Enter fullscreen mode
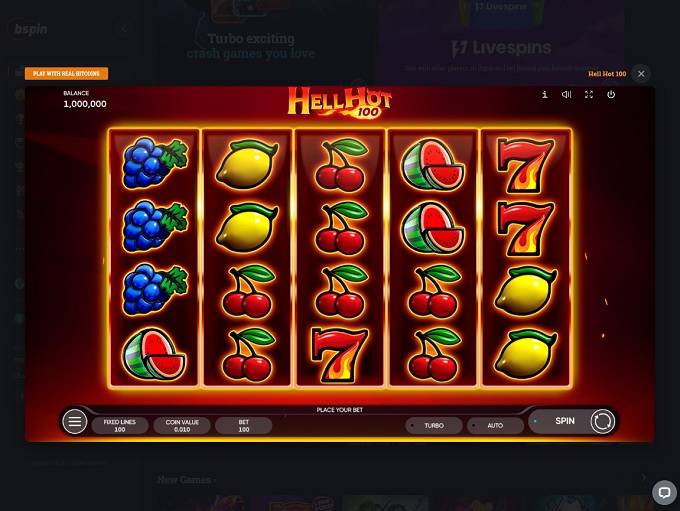Image resolution: width=680 pixels, height=511 pixels. (x=588, y=95)
